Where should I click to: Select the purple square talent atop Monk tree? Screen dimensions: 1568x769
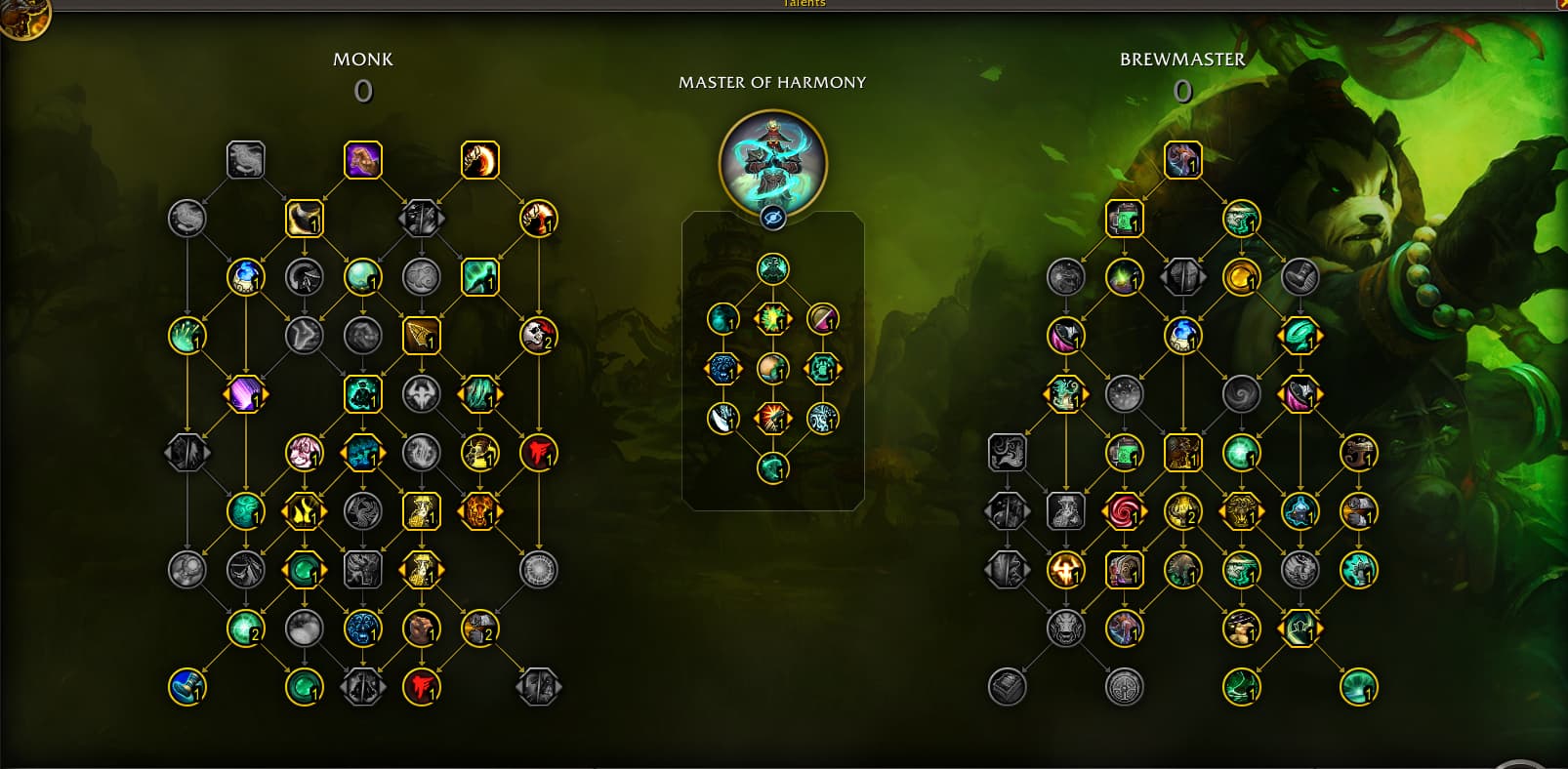pos(362,160)
